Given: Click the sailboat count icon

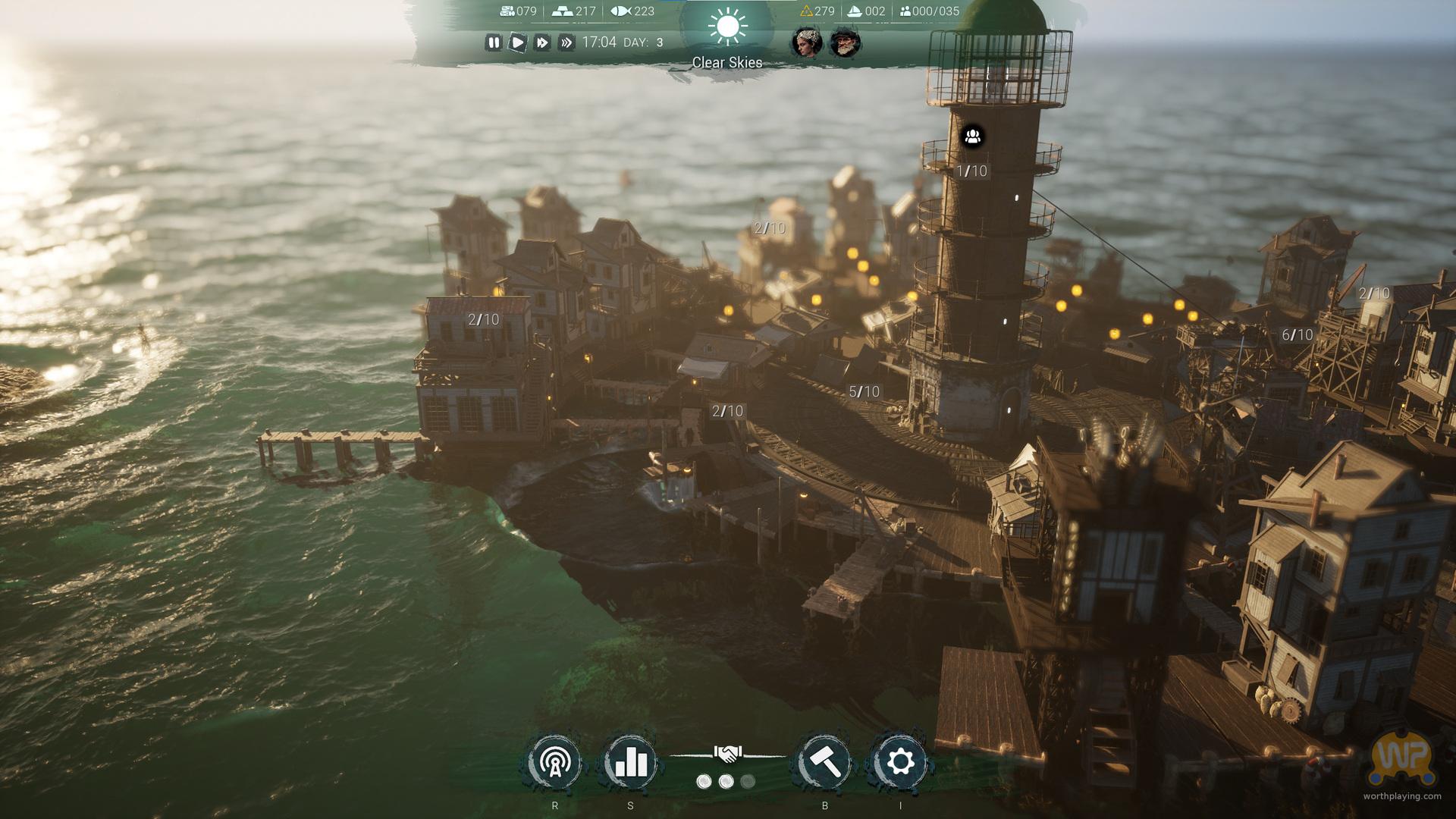Looking at the screenshot, I should [854, 11].
